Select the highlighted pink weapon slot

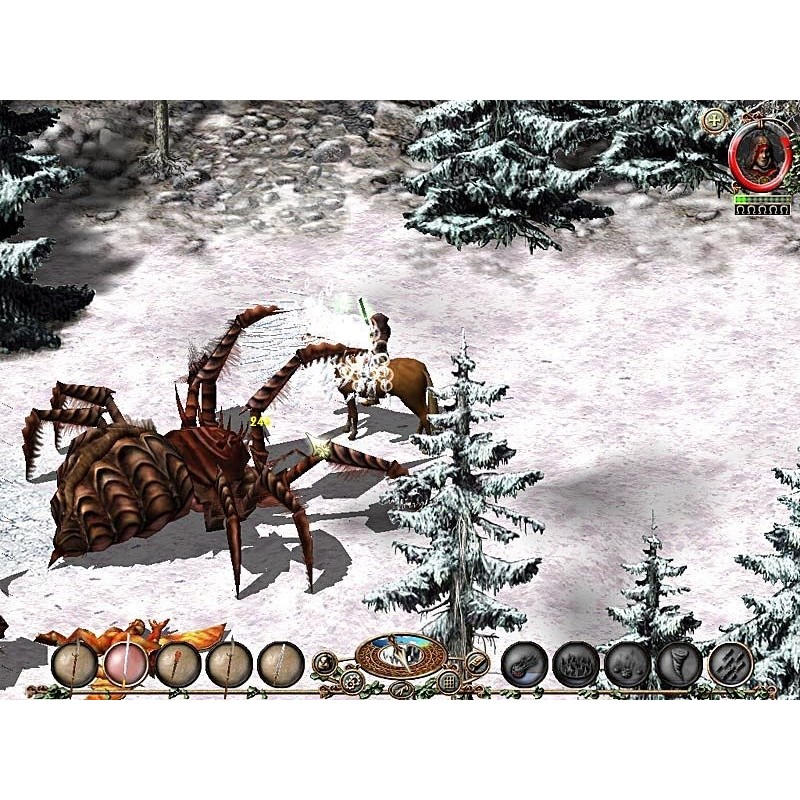(126, 663)
